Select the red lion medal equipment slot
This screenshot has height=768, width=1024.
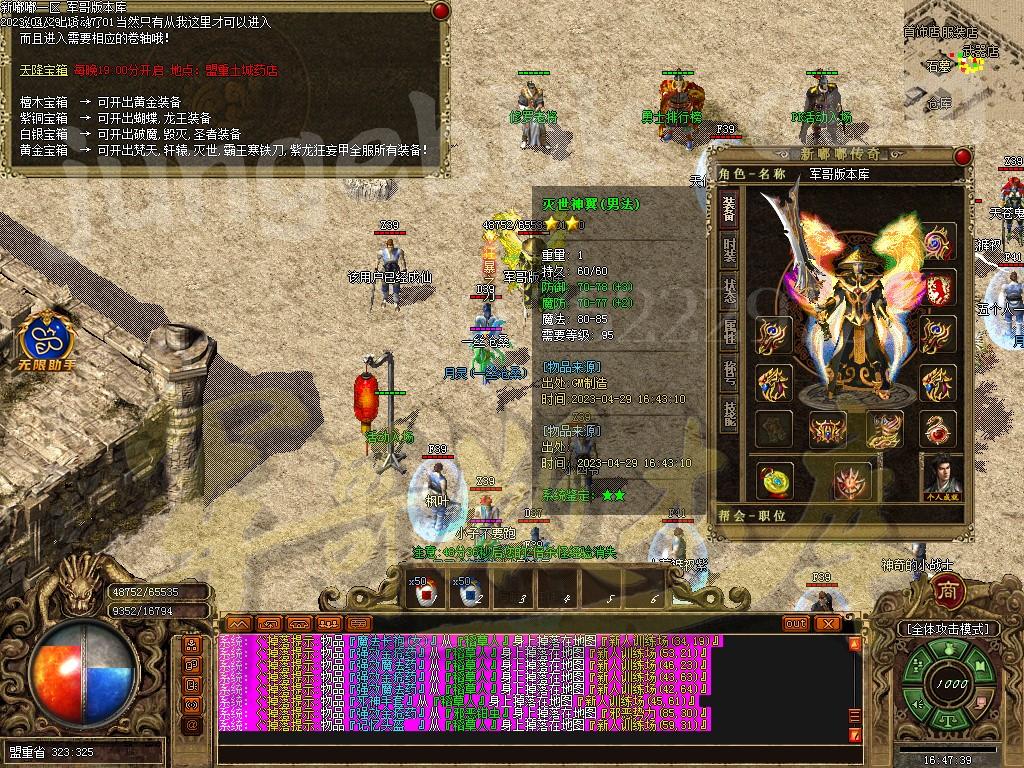938,289
